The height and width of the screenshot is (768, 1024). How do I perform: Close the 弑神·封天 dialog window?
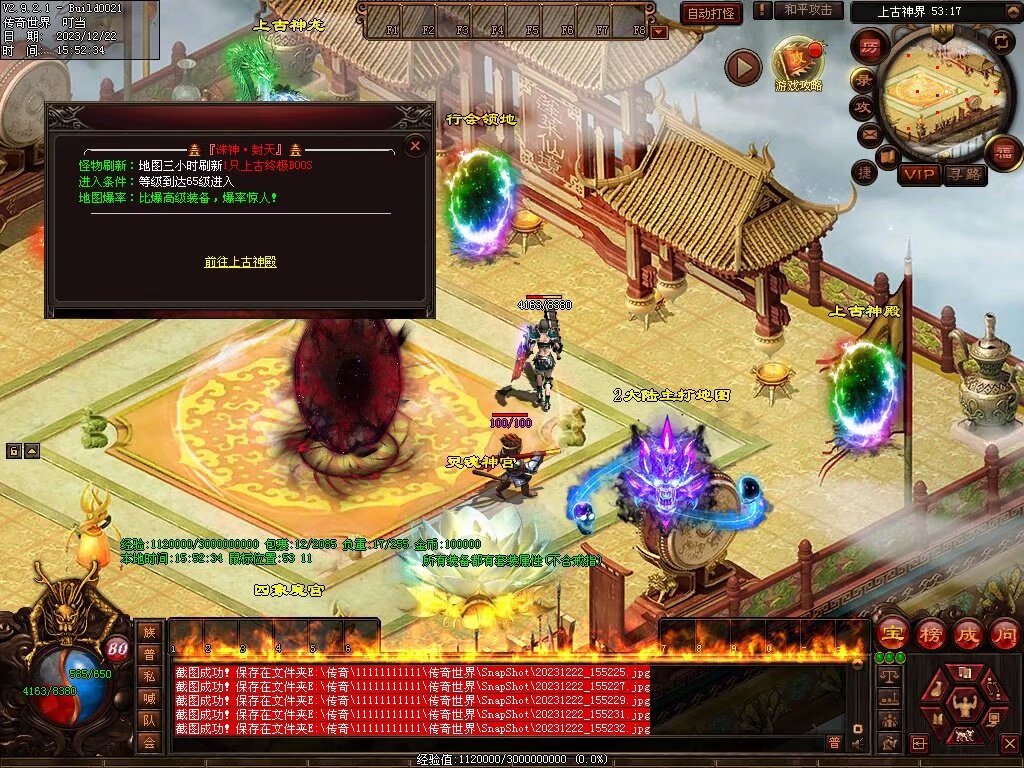tap(415, 146)
